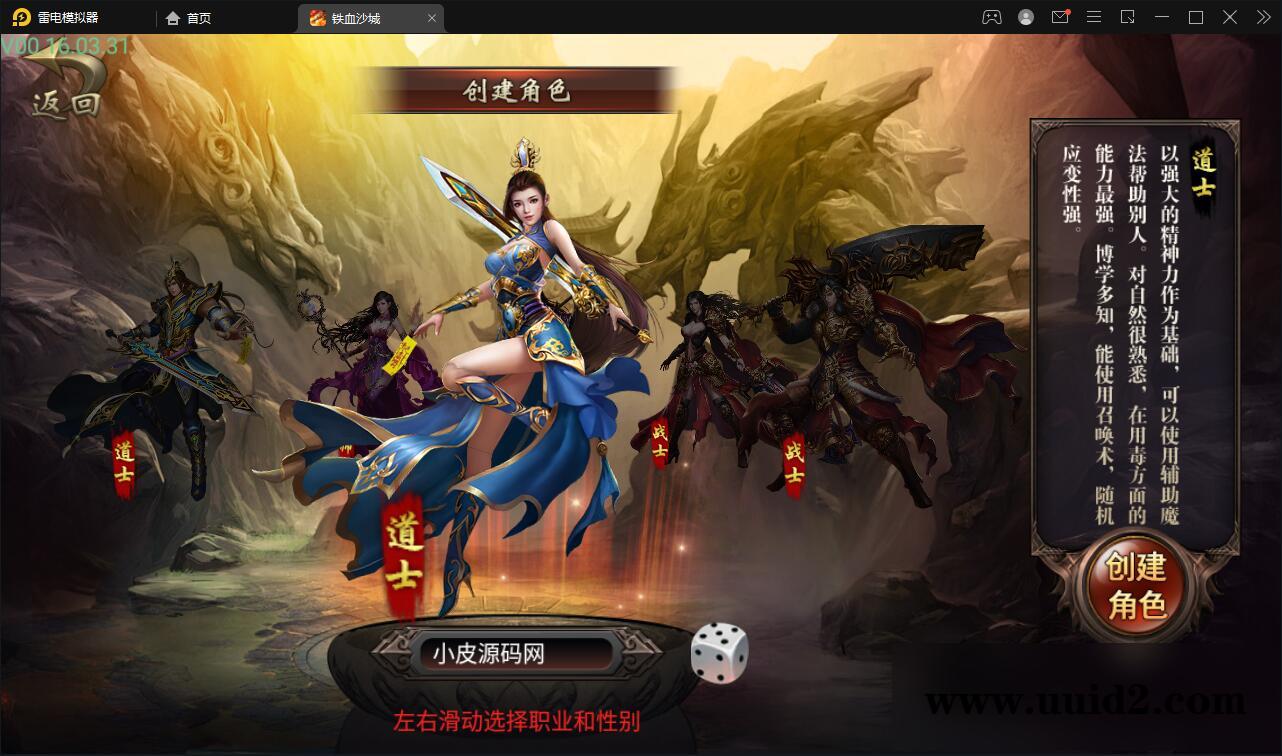1282x756 pixels.
Task: Open the user account avatar icon
Action: coord(1025,17)
